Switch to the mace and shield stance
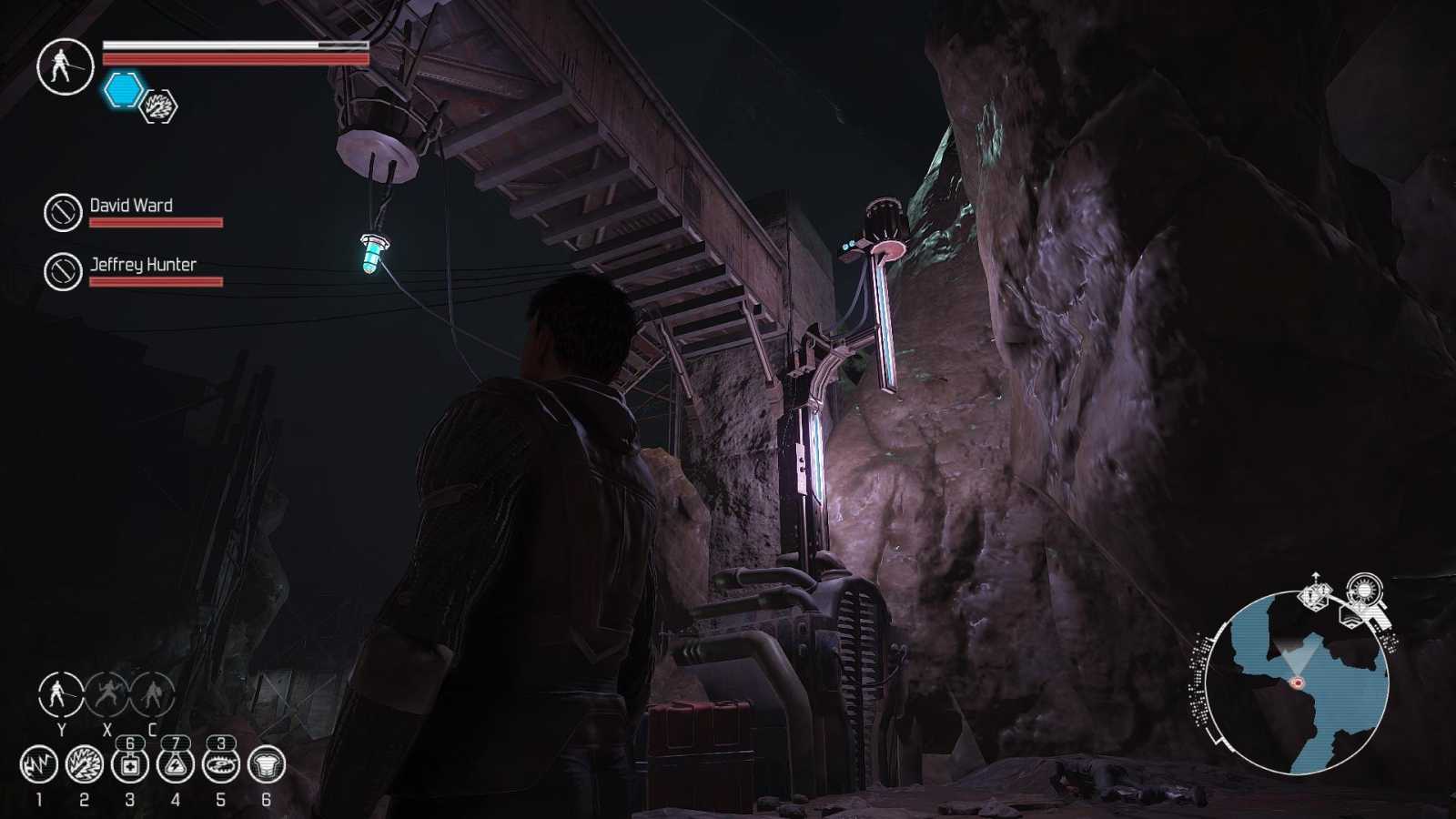 point(152,694)
